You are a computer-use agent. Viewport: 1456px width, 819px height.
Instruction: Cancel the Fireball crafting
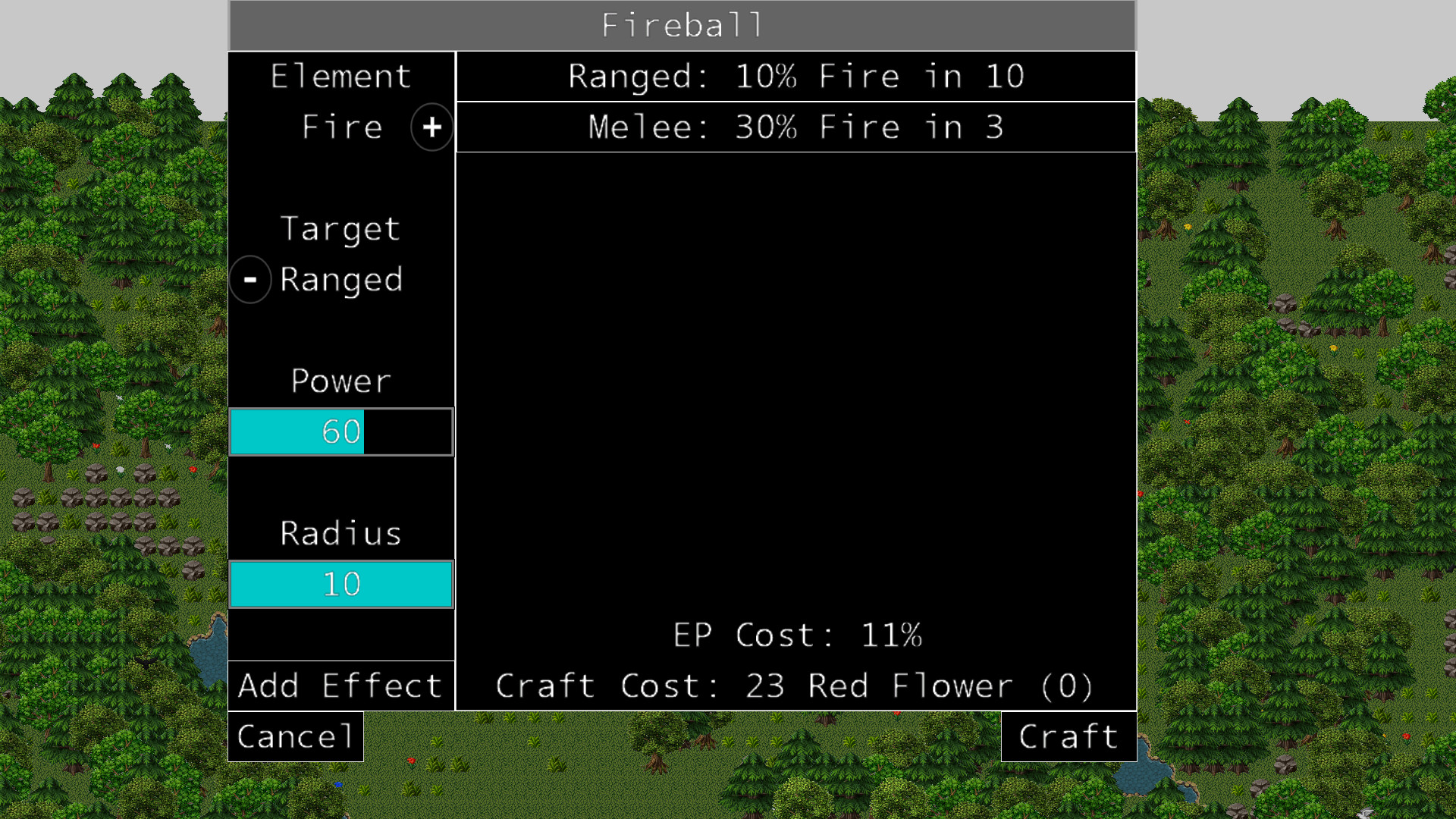[x=294, y=736]
